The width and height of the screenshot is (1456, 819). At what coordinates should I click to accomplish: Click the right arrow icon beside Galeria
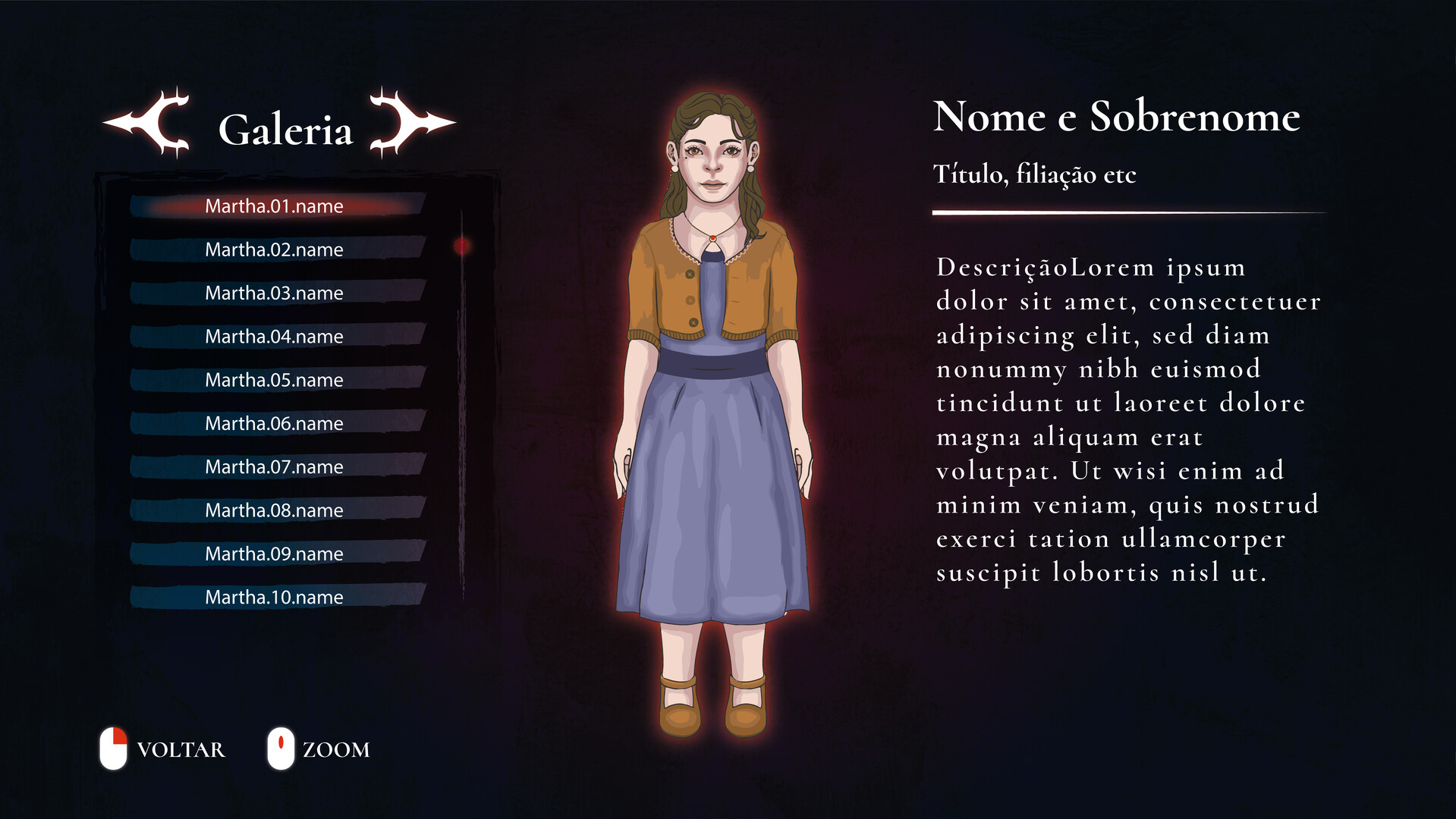tap(407, 124)
